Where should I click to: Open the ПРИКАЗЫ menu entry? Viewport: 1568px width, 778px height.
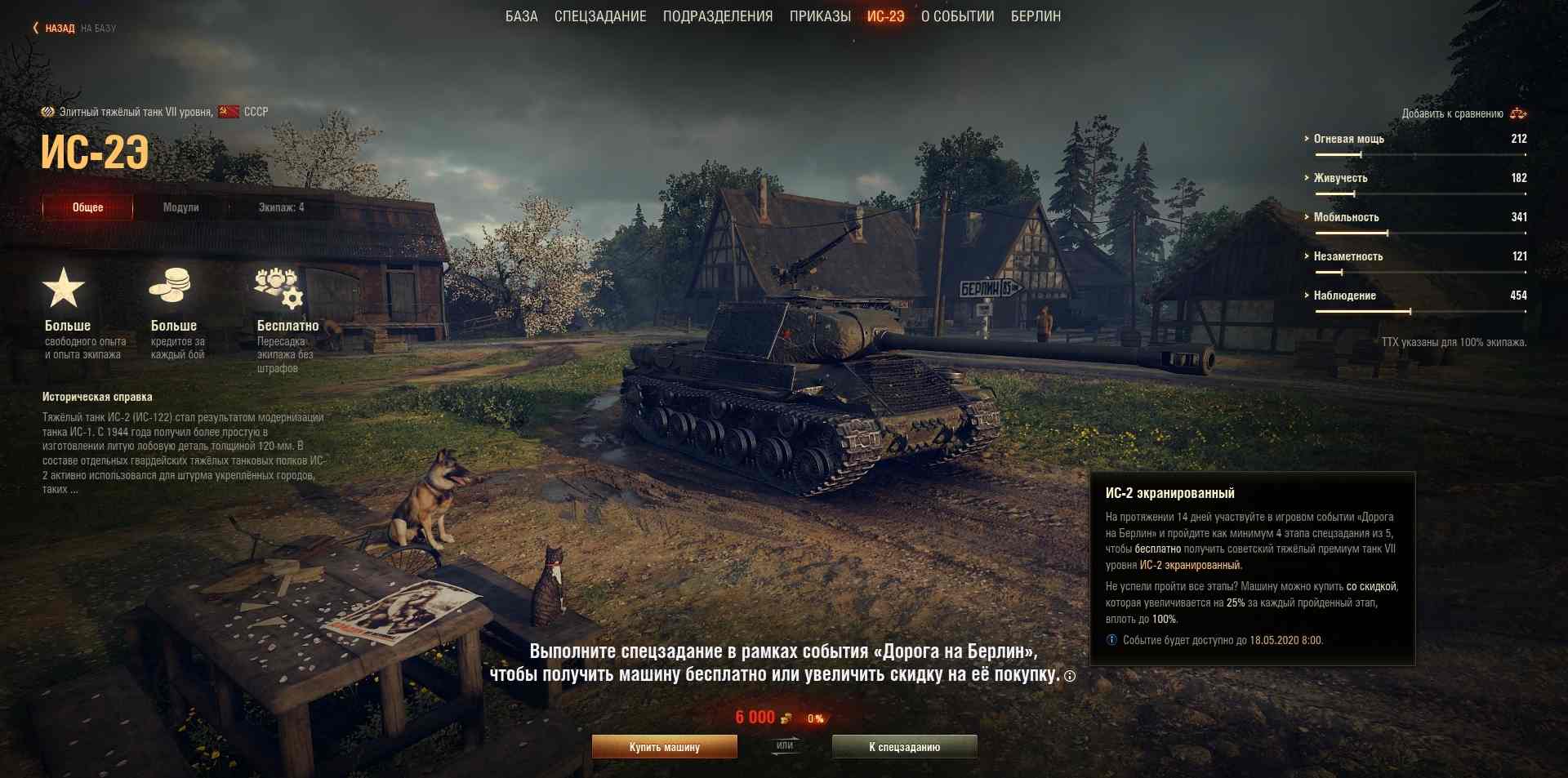tap(820, 16)
